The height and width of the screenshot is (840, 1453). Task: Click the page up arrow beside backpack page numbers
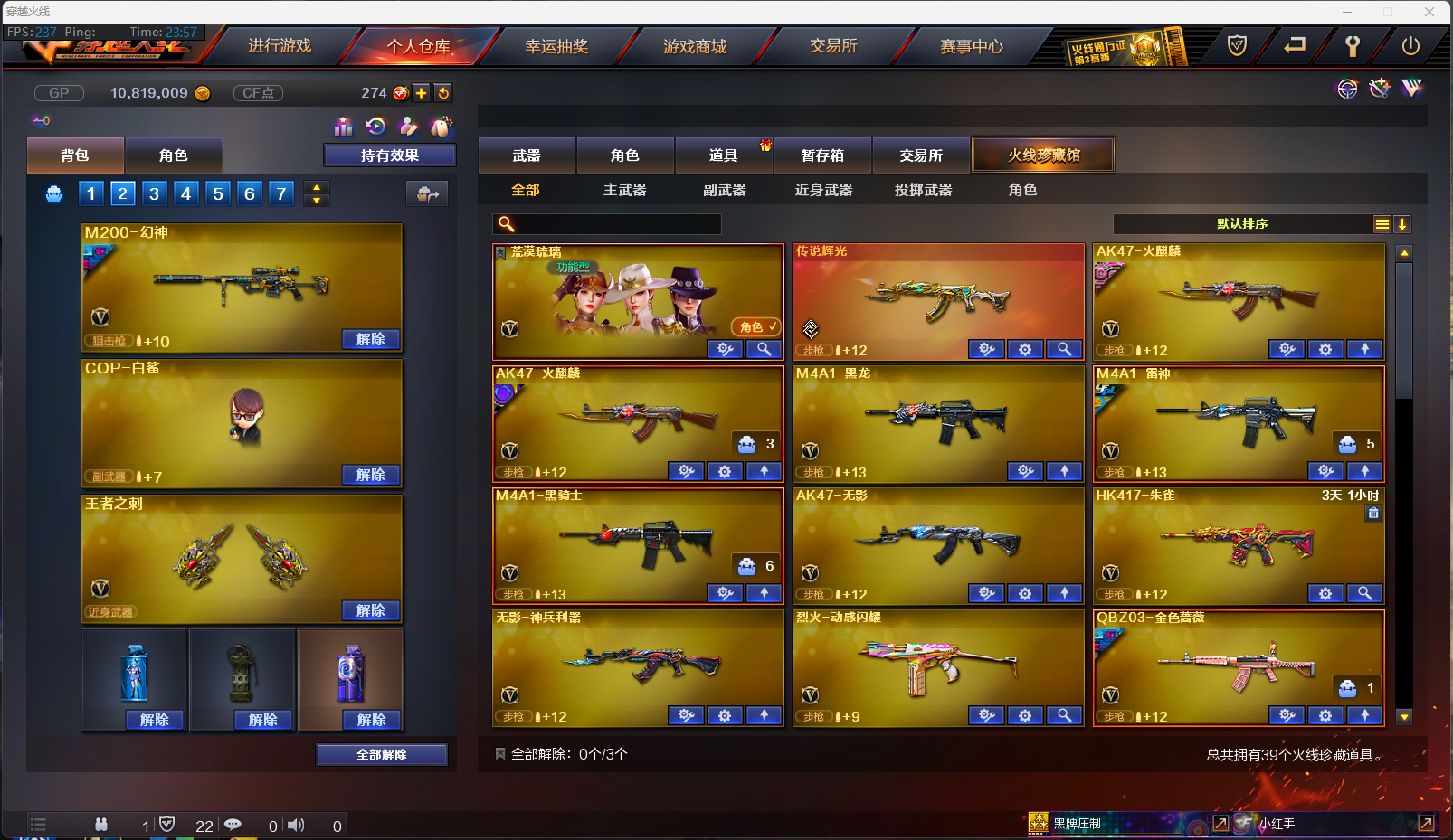[x=316, y=187]
